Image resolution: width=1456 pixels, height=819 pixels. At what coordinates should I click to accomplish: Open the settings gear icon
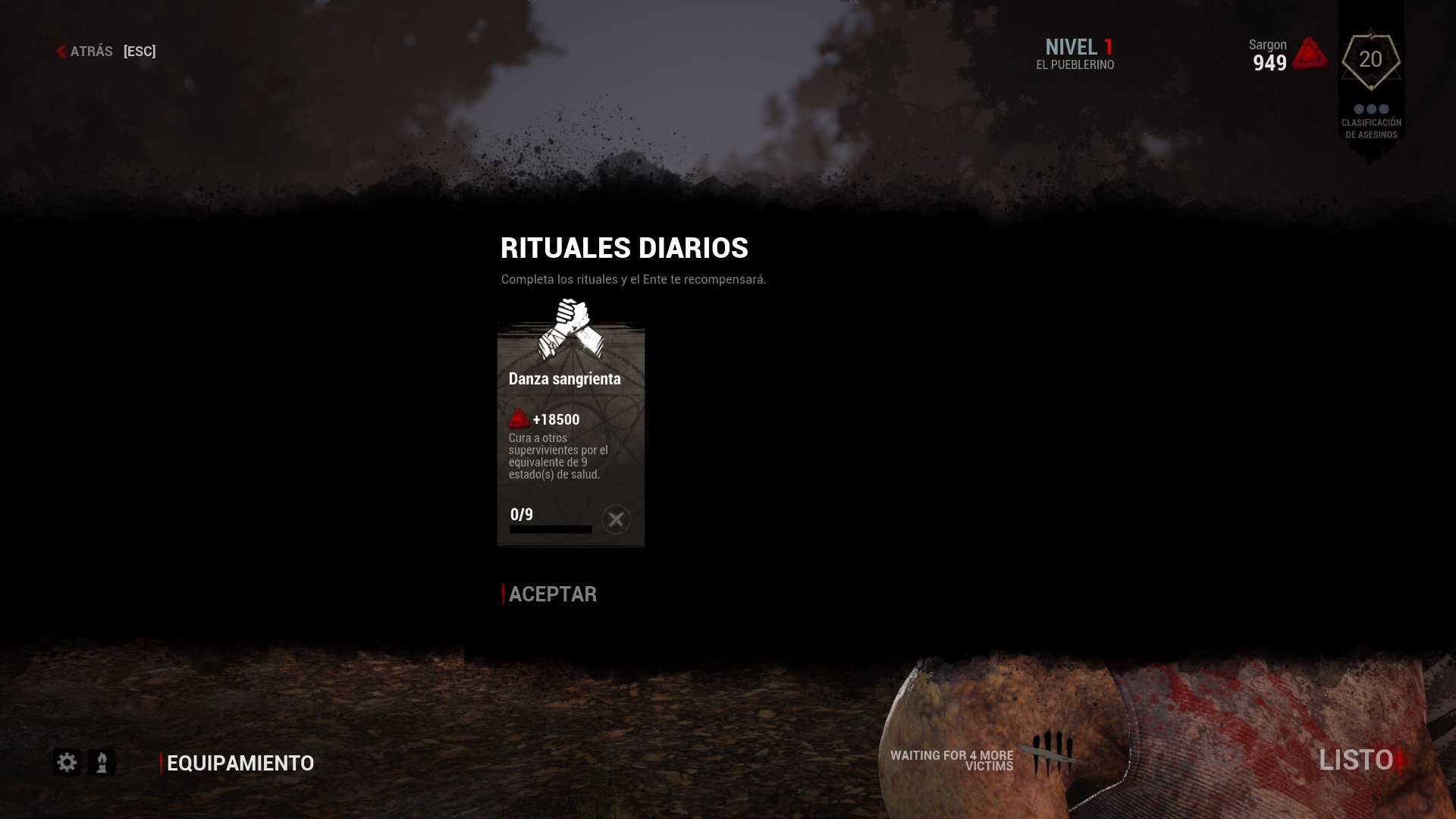click(67, 762)
